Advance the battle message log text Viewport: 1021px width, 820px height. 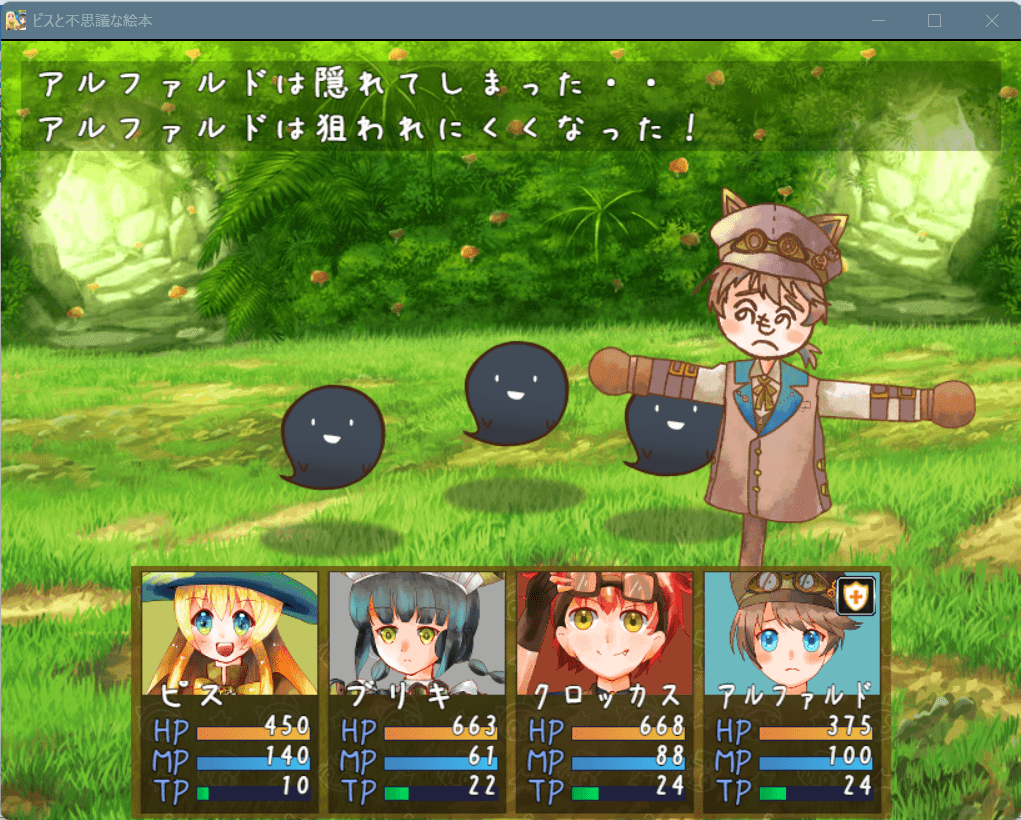pos(510,106)
